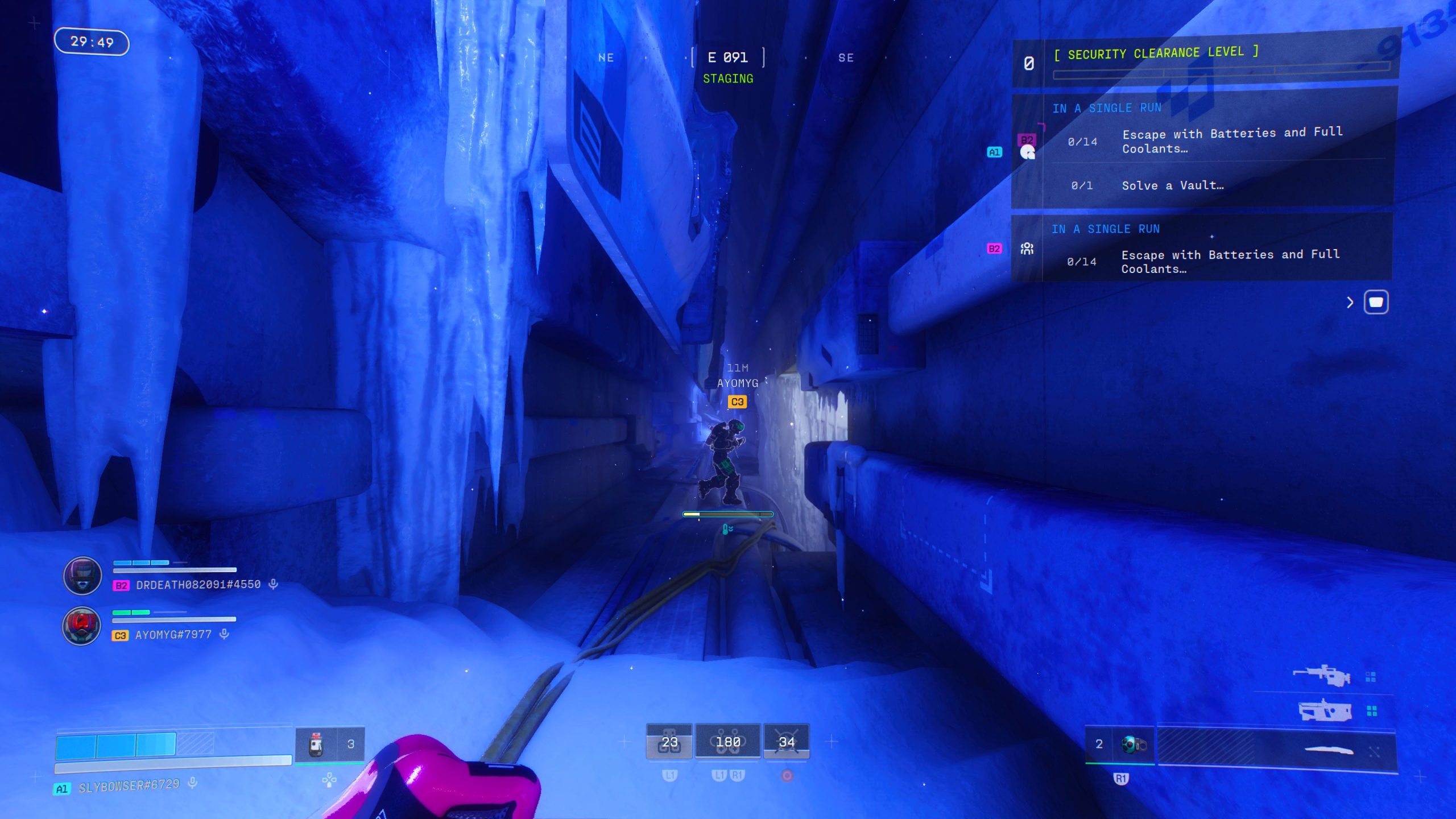The image size is (1456, 819).
Task: Click the gadget icon showing 180
Action: [727, 741]
